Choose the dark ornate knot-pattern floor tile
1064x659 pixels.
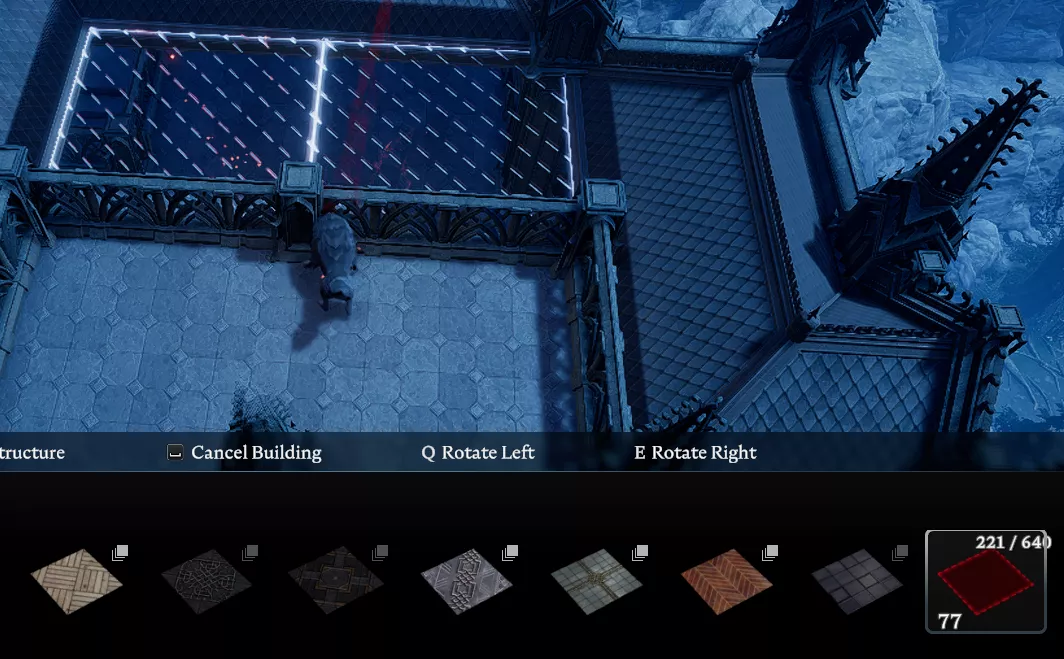coord(206,581)
